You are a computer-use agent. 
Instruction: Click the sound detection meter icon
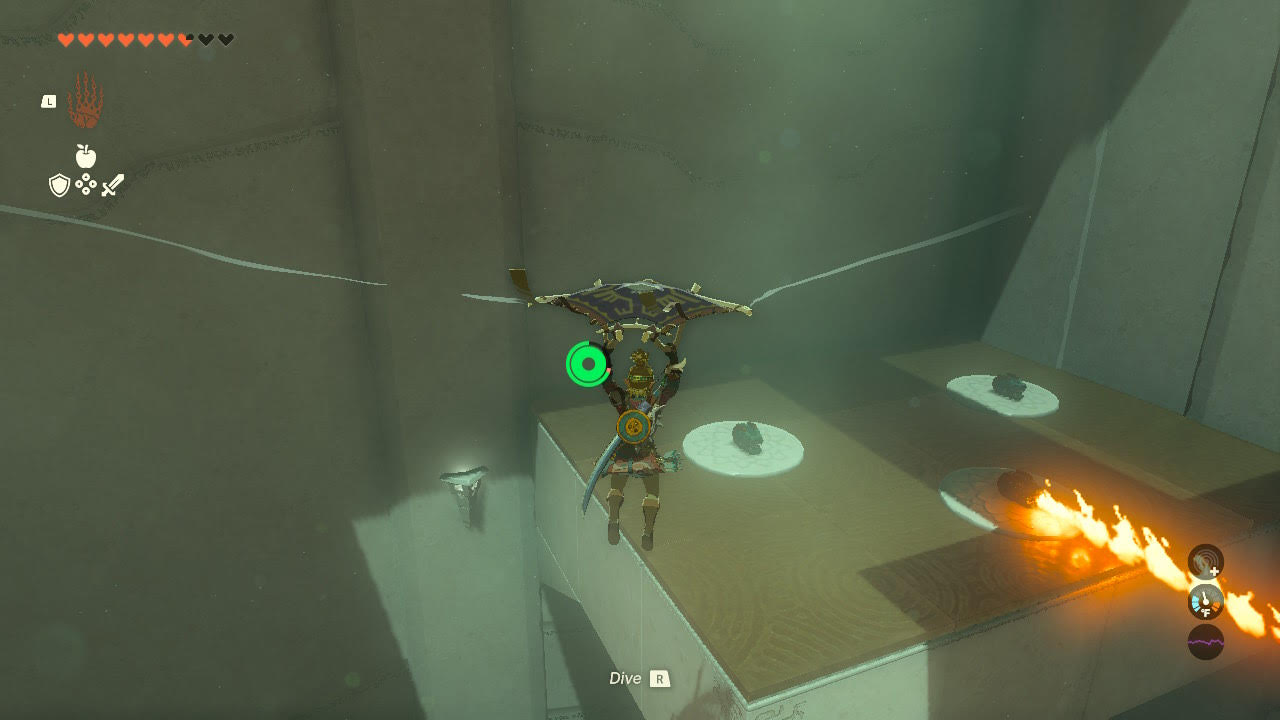tap(1204, 562)
